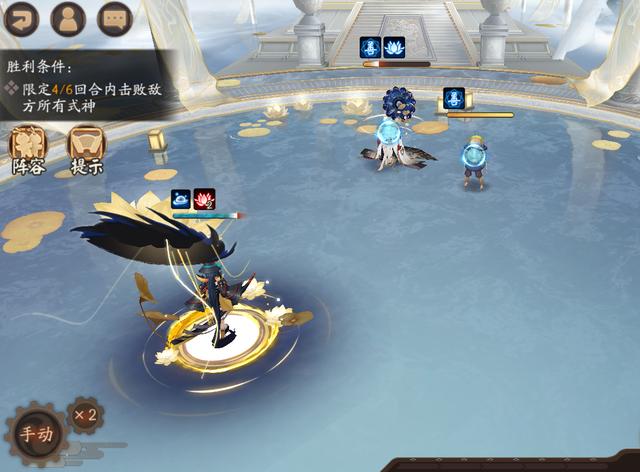Open the 提示 hint button
The image size is (640, 472).
(86, 150)
